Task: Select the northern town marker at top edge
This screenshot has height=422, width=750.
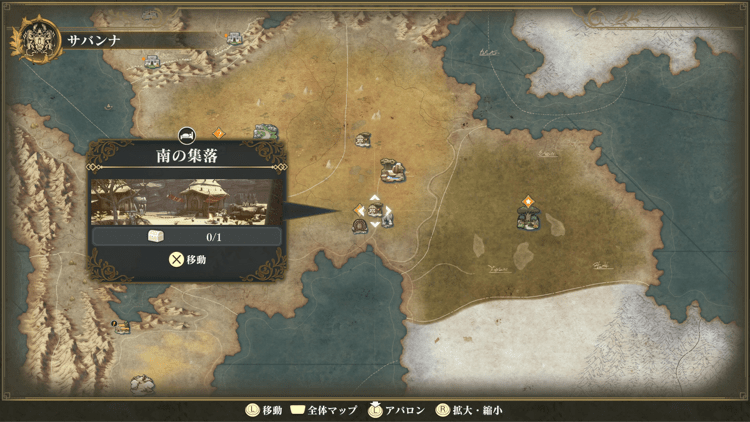Action: coord(235,38)
